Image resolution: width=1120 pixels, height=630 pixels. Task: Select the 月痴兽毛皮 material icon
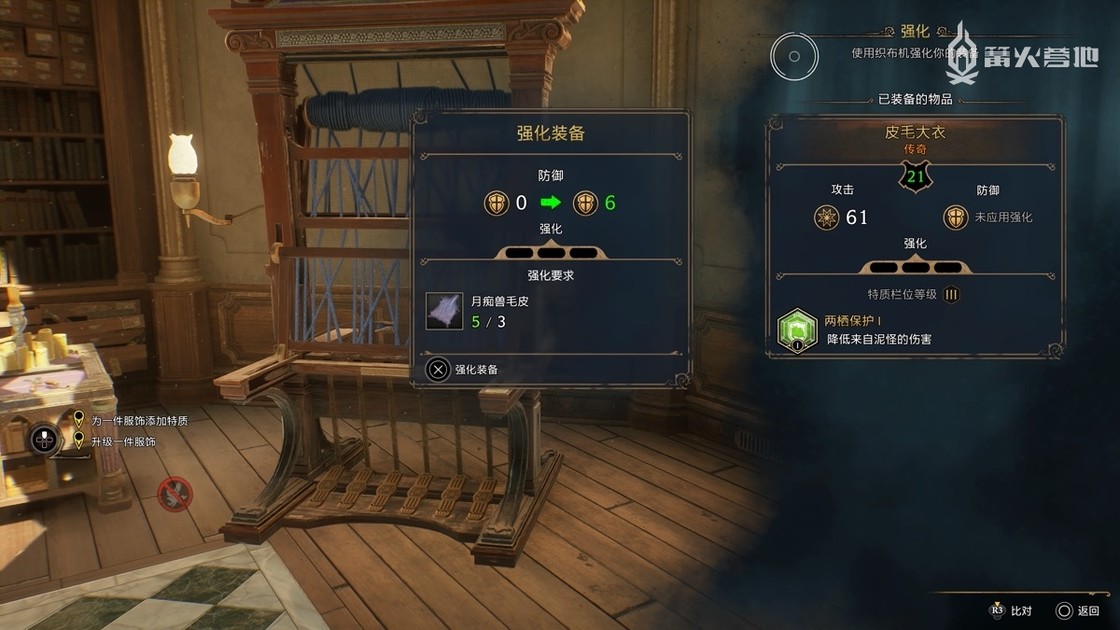pyautogui.click(x=444, y=311)
